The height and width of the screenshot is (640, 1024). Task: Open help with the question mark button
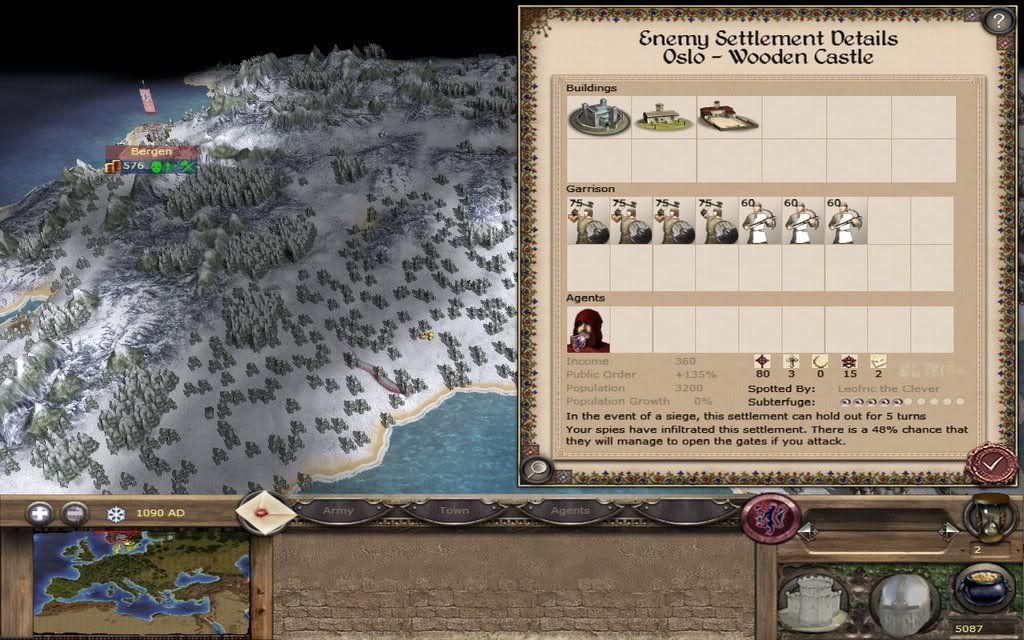click(997, 21)
